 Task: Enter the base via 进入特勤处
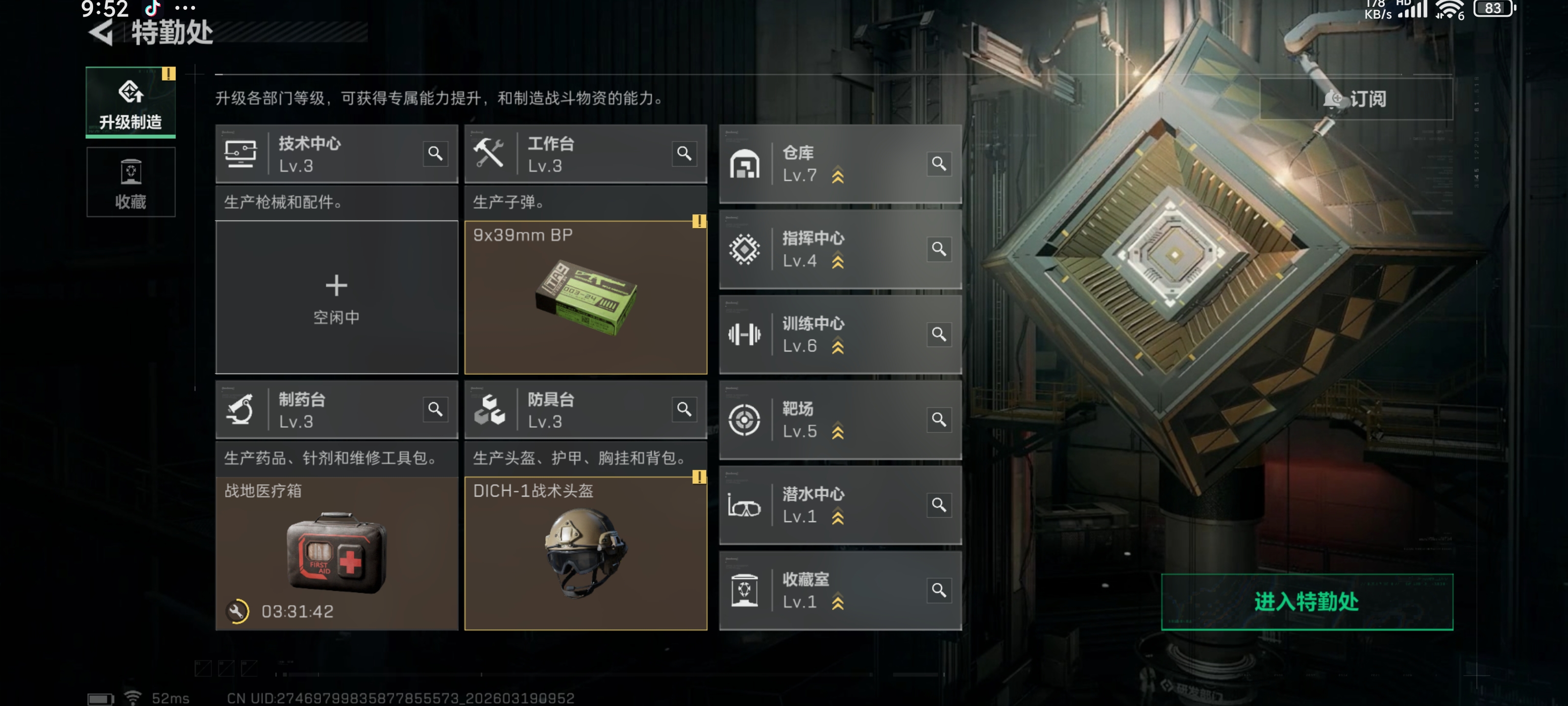(x=1306, y=601)
